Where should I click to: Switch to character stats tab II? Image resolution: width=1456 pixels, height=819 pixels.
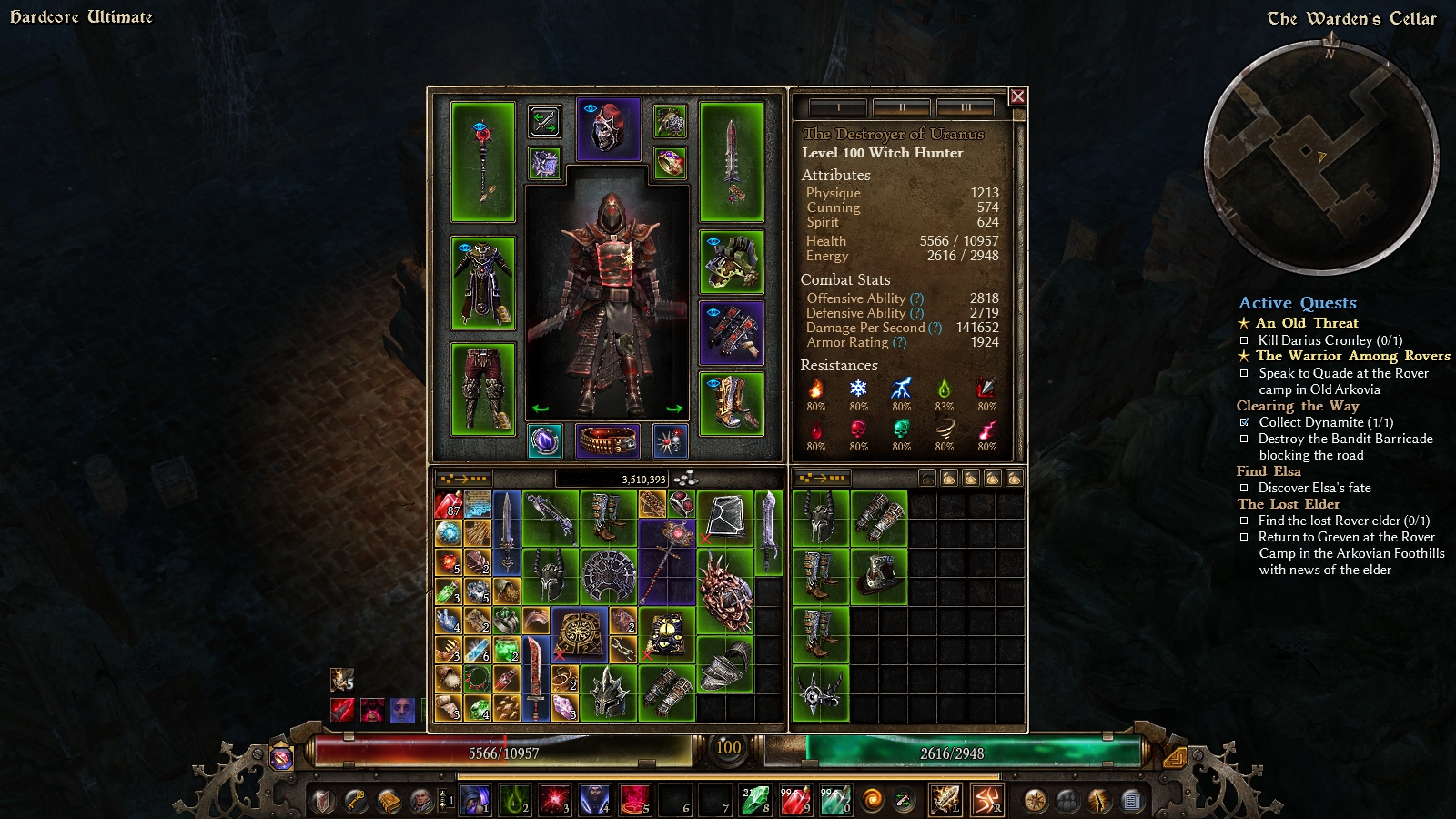pyautogui.click(x=901, y=107)
